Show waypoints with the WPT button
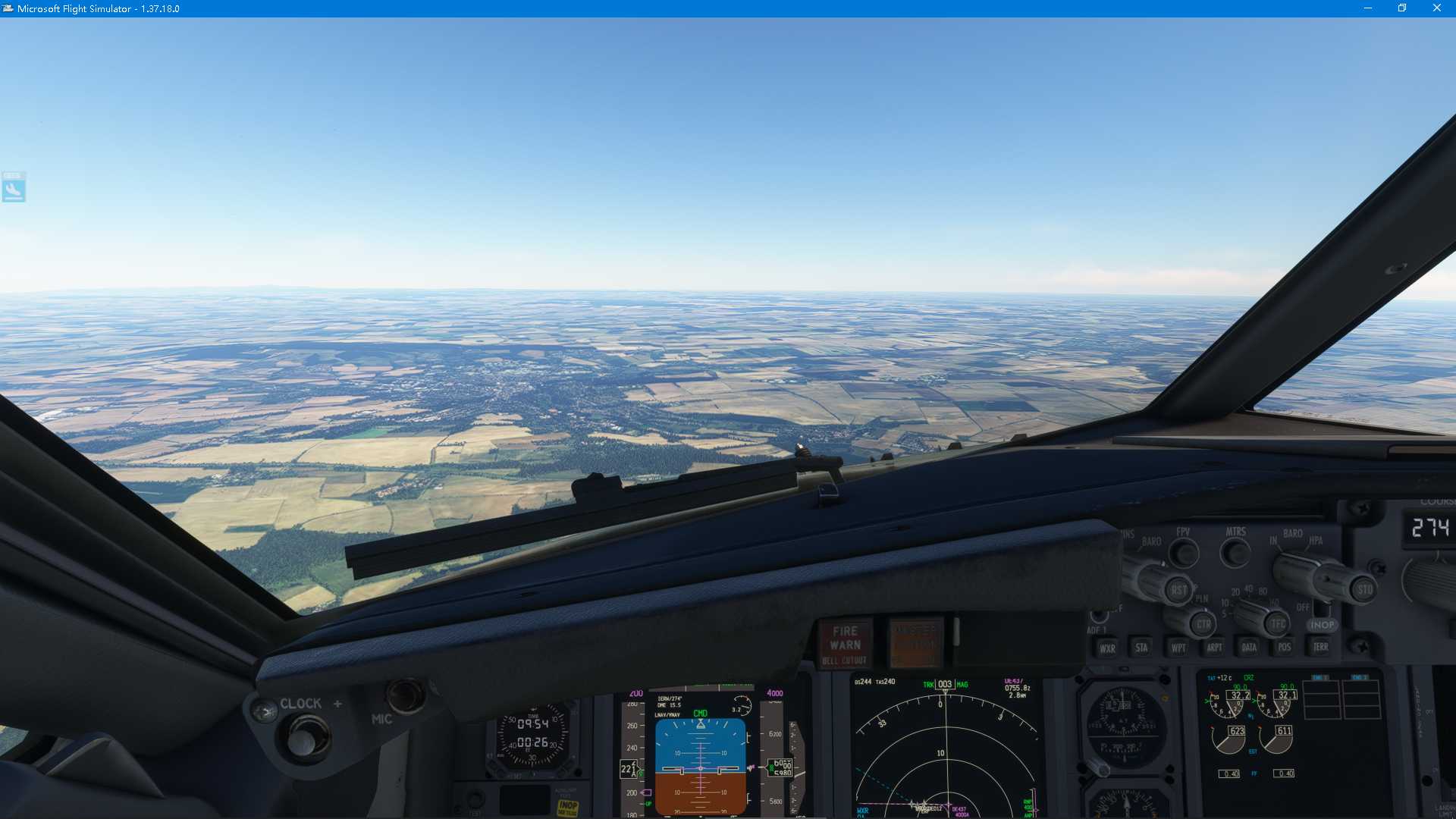Image resolution: width=1456 pixels, height=819 pixels. coord(1178,648)
